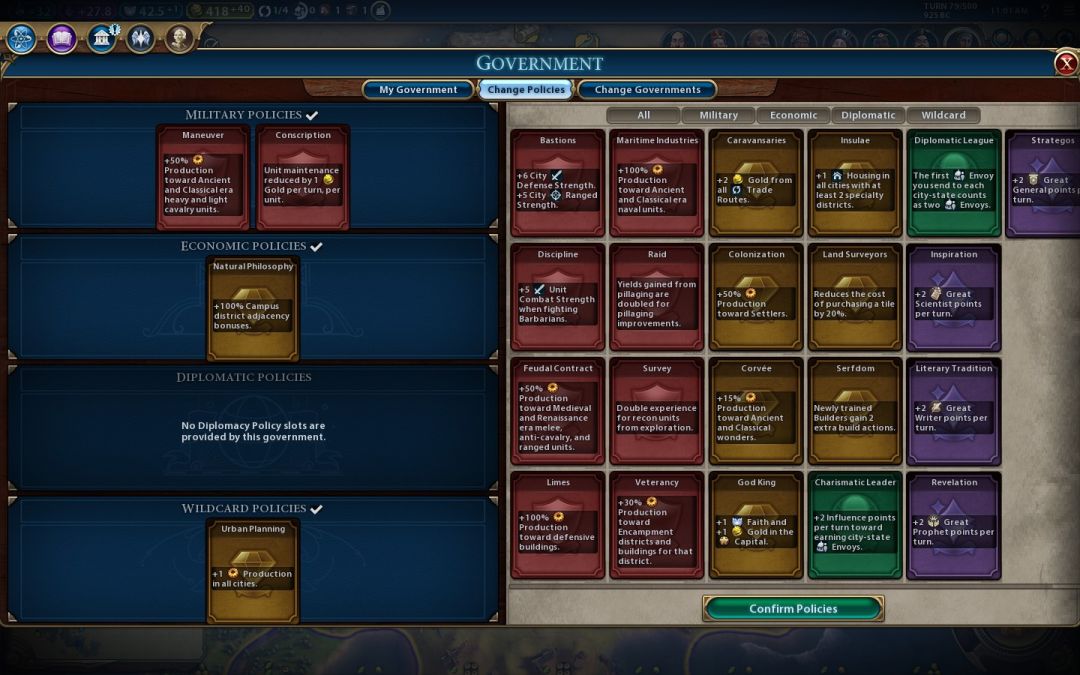
Task: Click the slotted Maneuver policy
Action: click(203, 177)
